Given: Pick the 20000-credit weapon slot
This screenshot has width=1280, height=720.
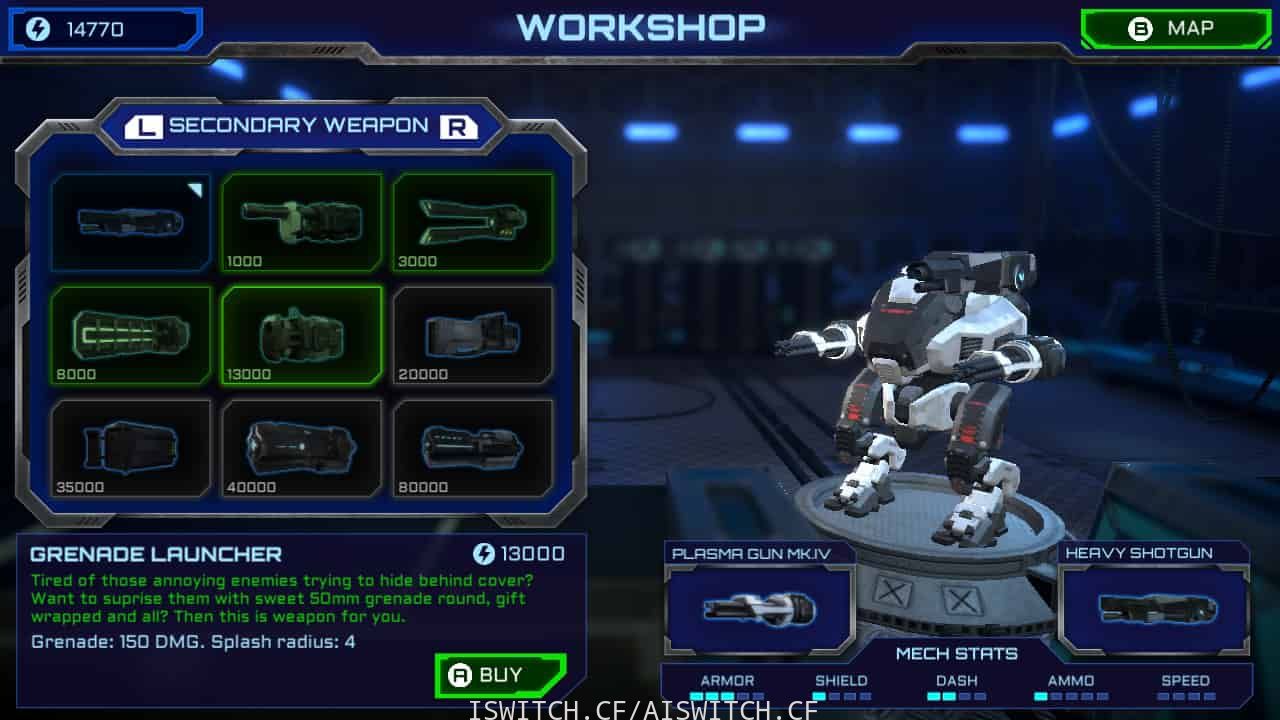Looking at the screenshot, I should coord(473,335).
